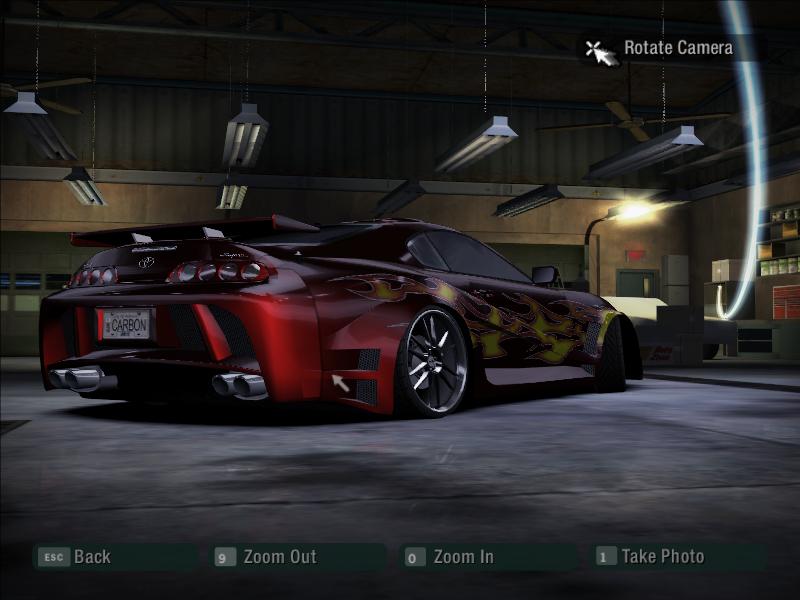800x600 pixels.
Task: Go back using the Back button
Action: (91, 557)
